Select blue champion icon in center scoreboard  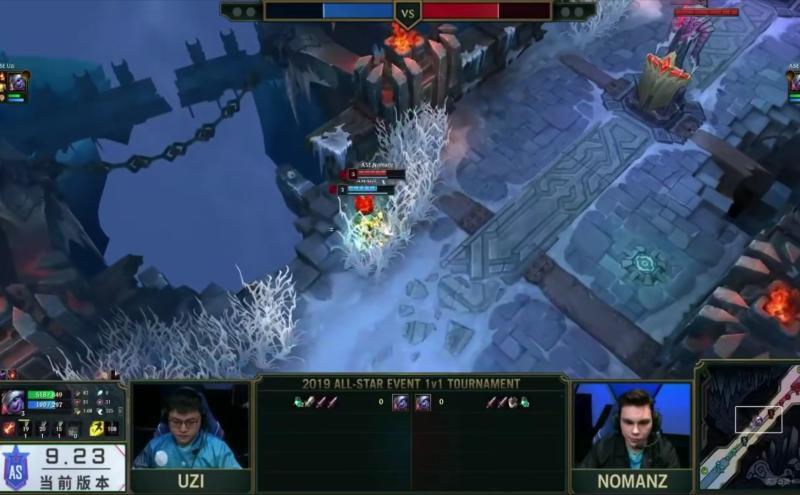pyautogui.click(x=400, y=402)
